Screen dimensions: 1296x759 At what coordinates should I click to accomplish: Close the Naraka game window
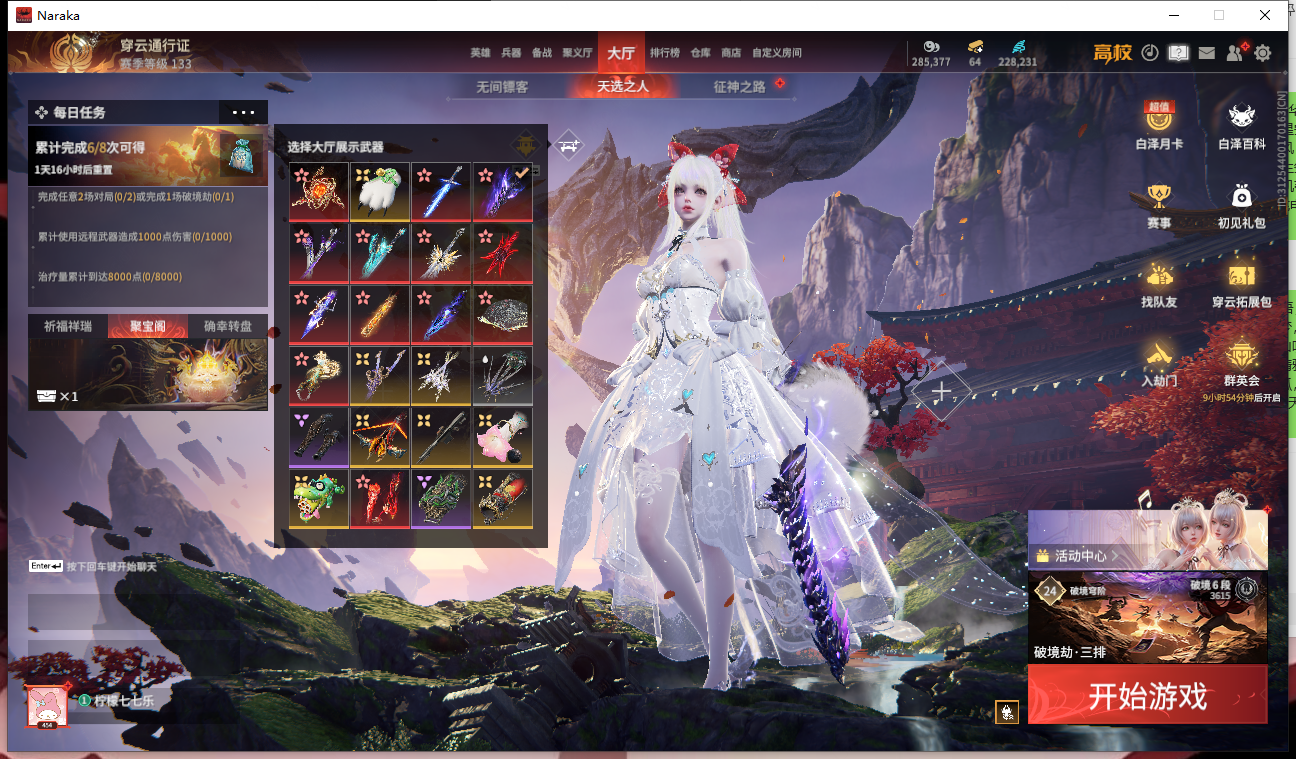[1265, 15]
